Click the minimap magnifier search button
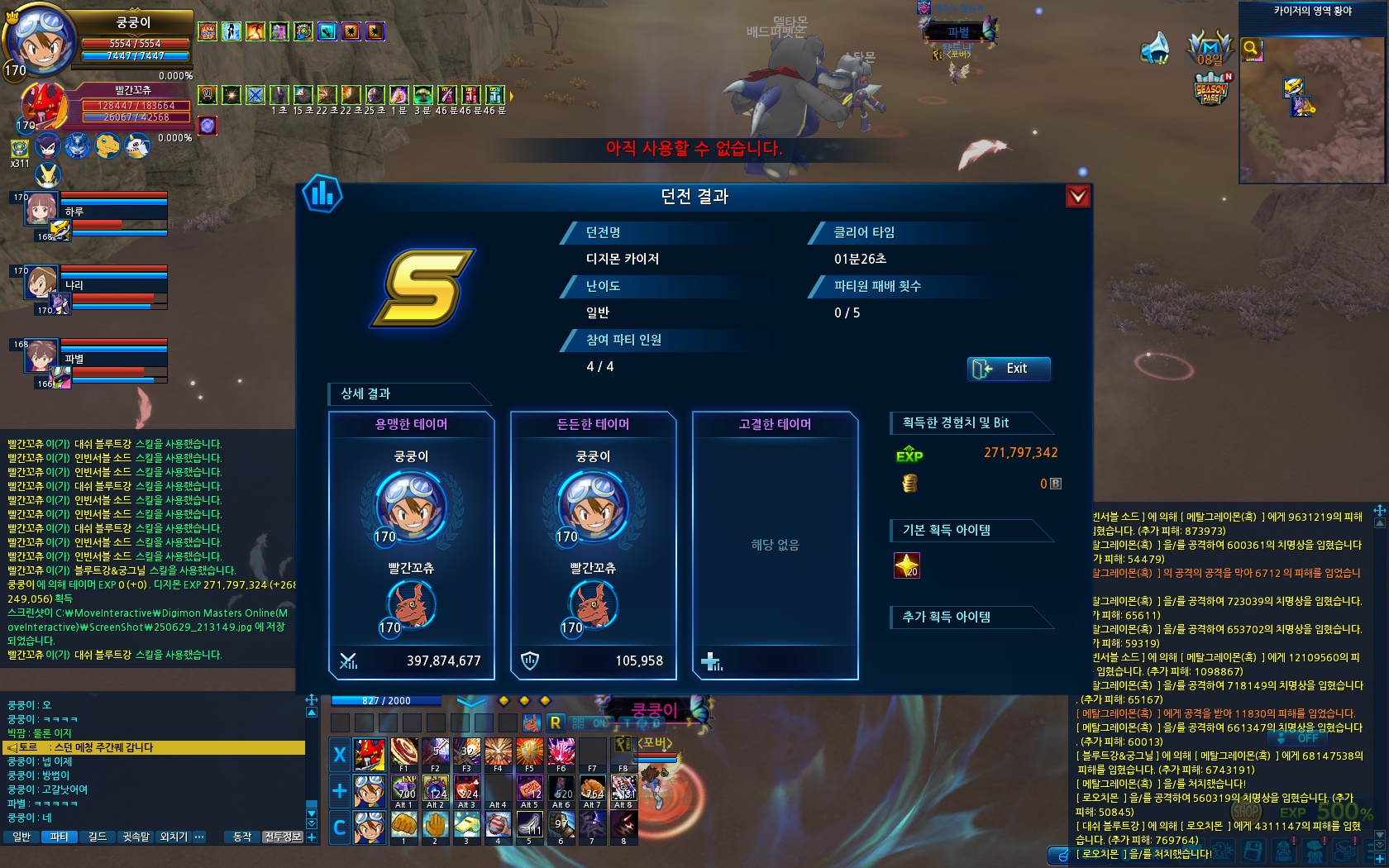 tap(1252, 49)
